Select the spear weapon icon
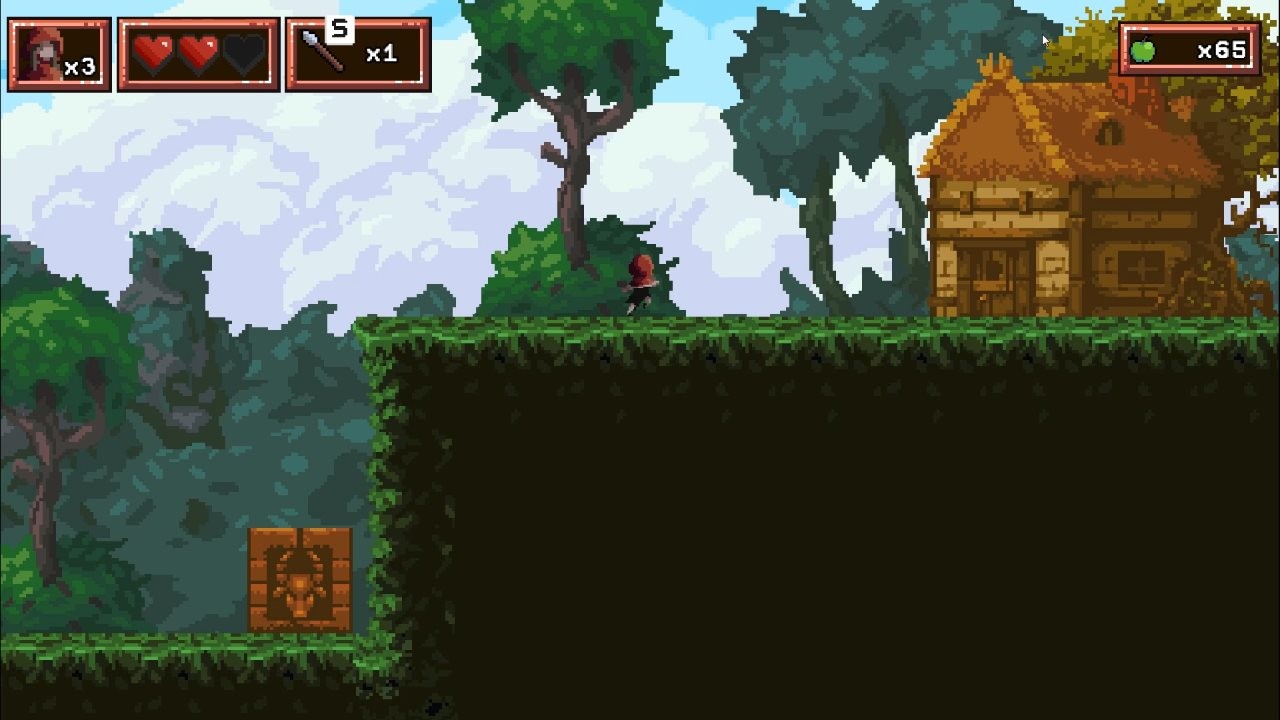This screenshot has height=720, width=1280. click(320, 50)
